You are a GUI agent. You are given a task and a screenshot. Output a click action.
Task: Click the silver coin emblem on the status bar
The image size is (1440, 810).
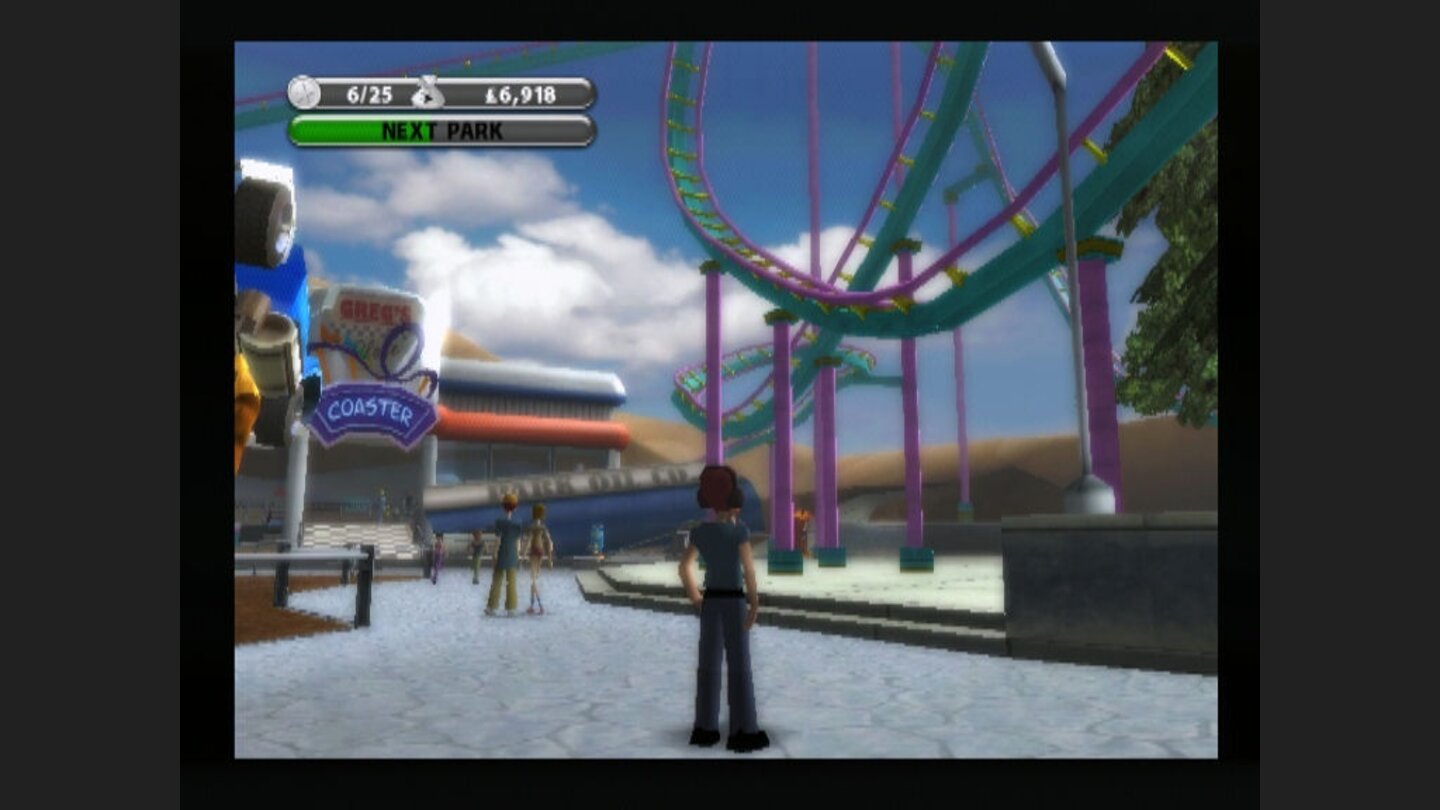[x=302, y=91]
